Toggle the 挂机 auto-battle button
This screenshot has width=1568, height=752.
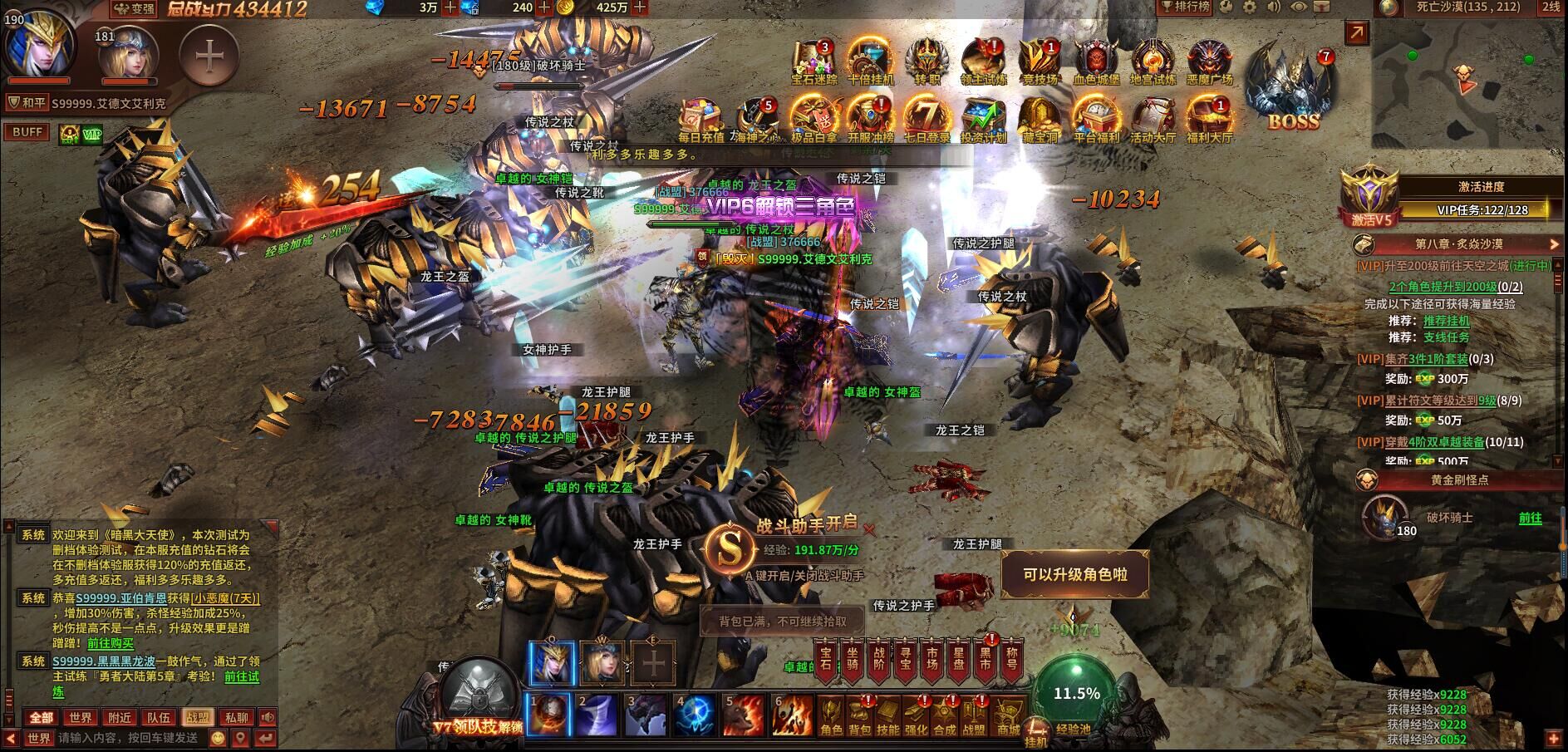coord(1036,731)
